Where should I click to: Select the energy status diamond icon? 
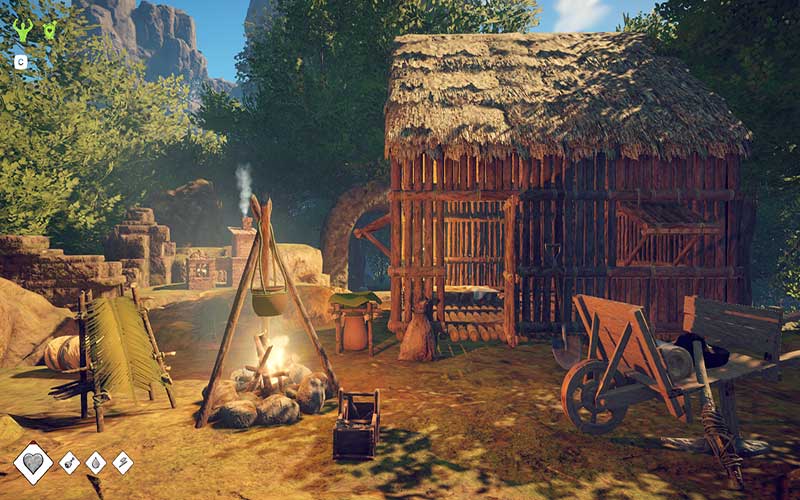122,463
